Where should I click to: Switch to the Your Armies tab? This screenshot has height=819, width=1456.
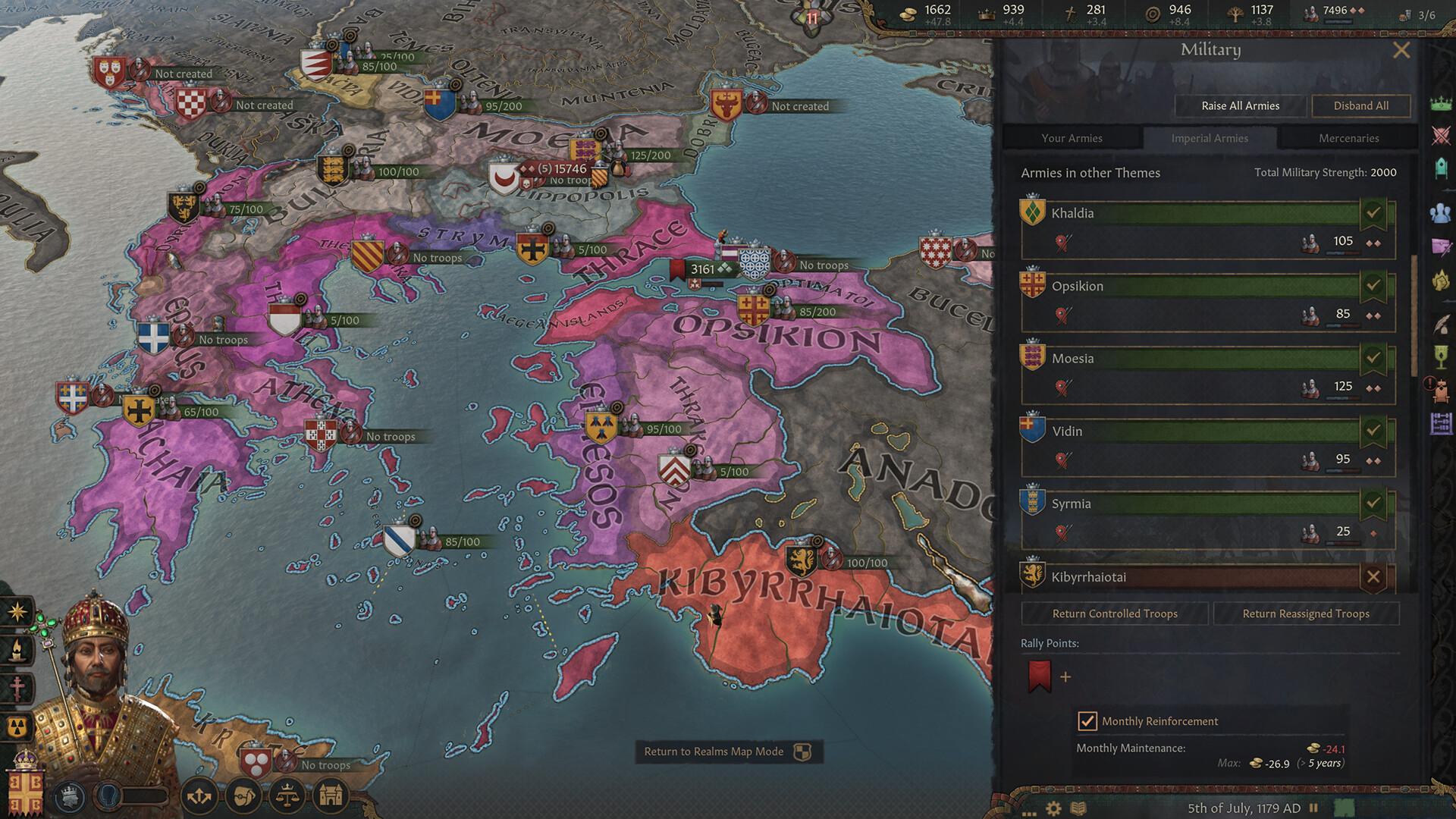point(1075,138)
